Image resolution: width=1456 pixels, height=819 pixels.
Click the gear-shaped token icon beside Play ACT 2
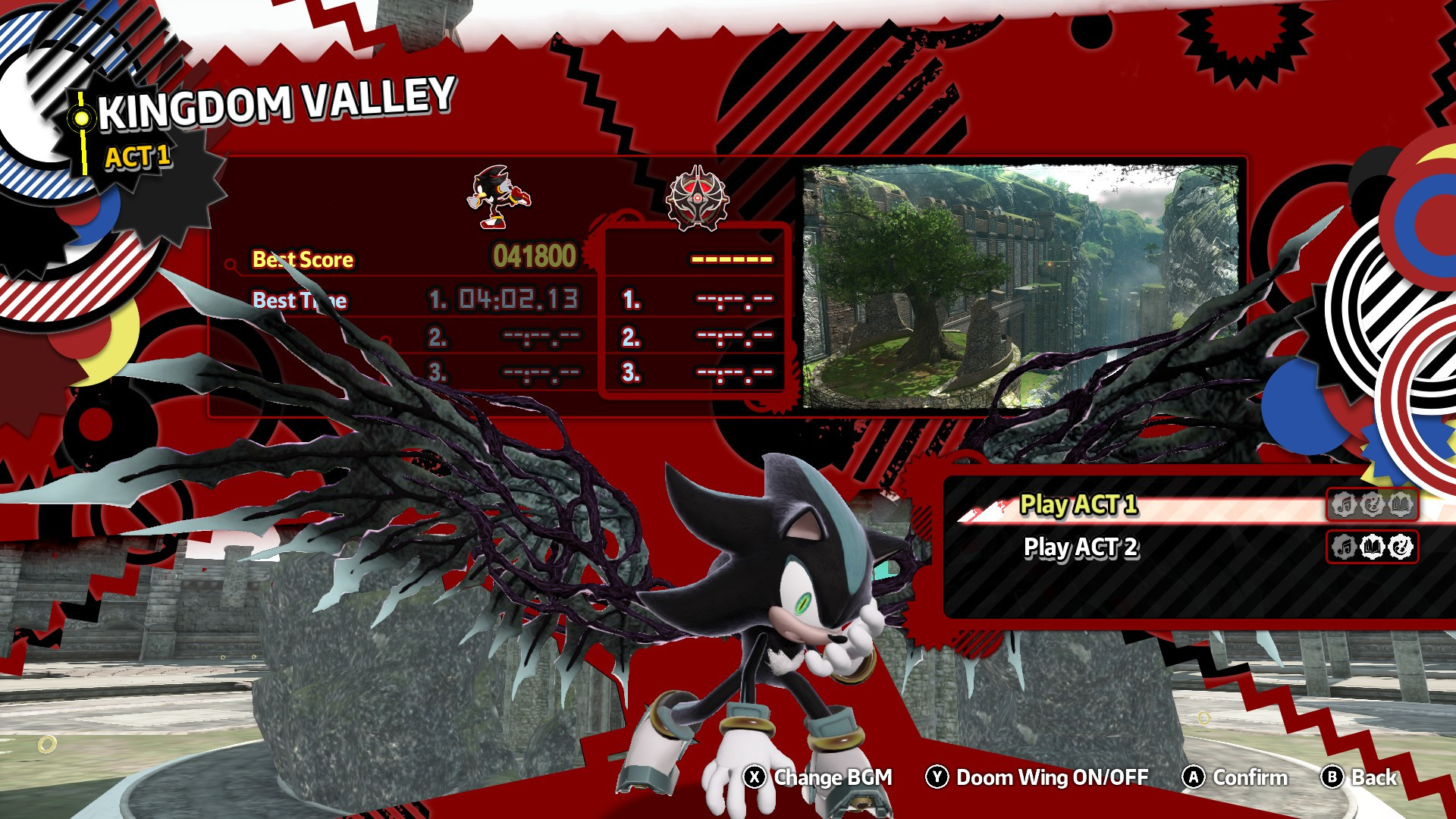tap(1402, 548)
